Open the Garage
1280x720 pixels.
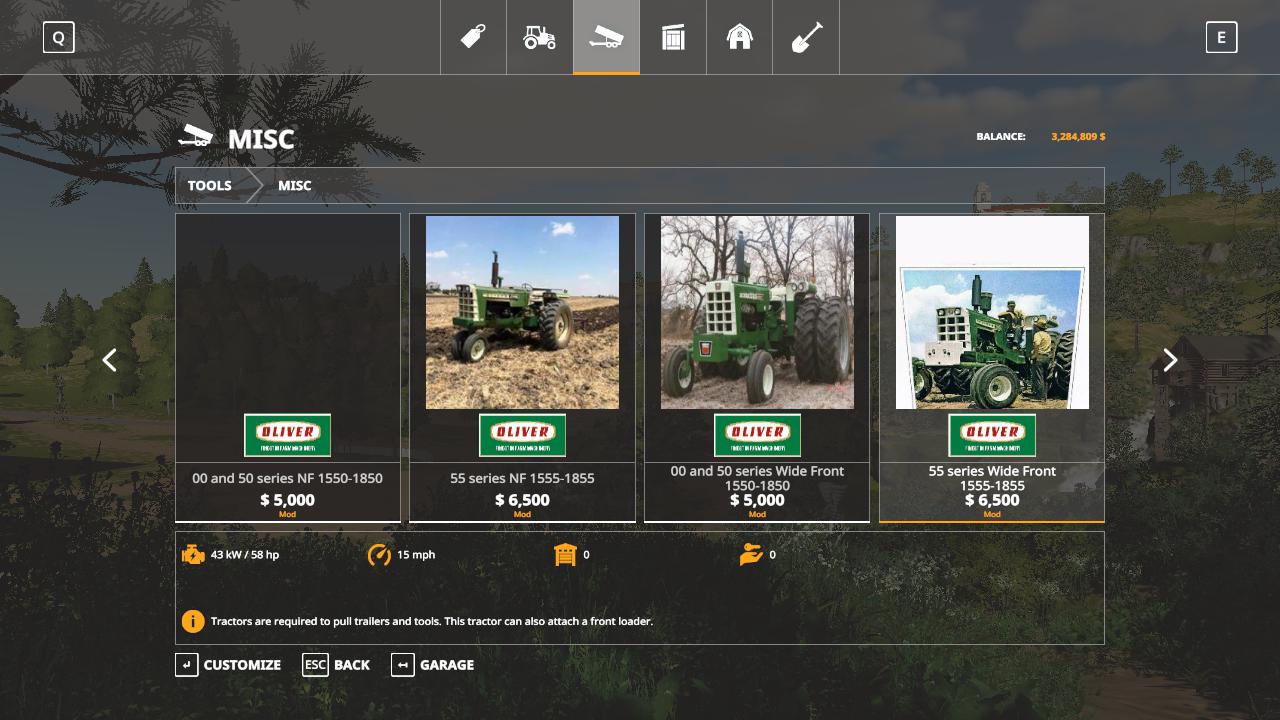coord(433,665)
